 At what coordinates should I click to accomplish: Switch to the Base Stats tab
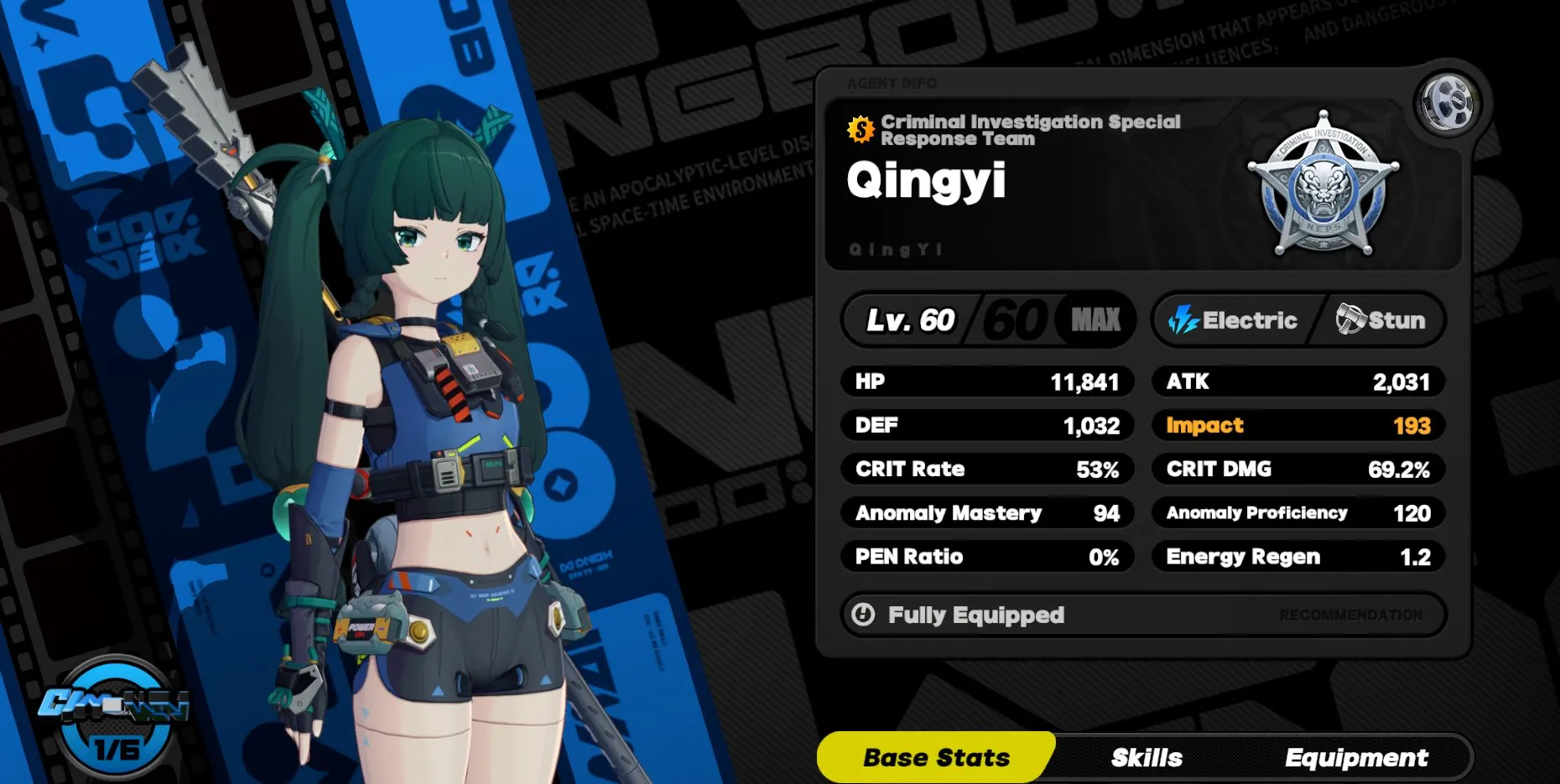point(936,758)
